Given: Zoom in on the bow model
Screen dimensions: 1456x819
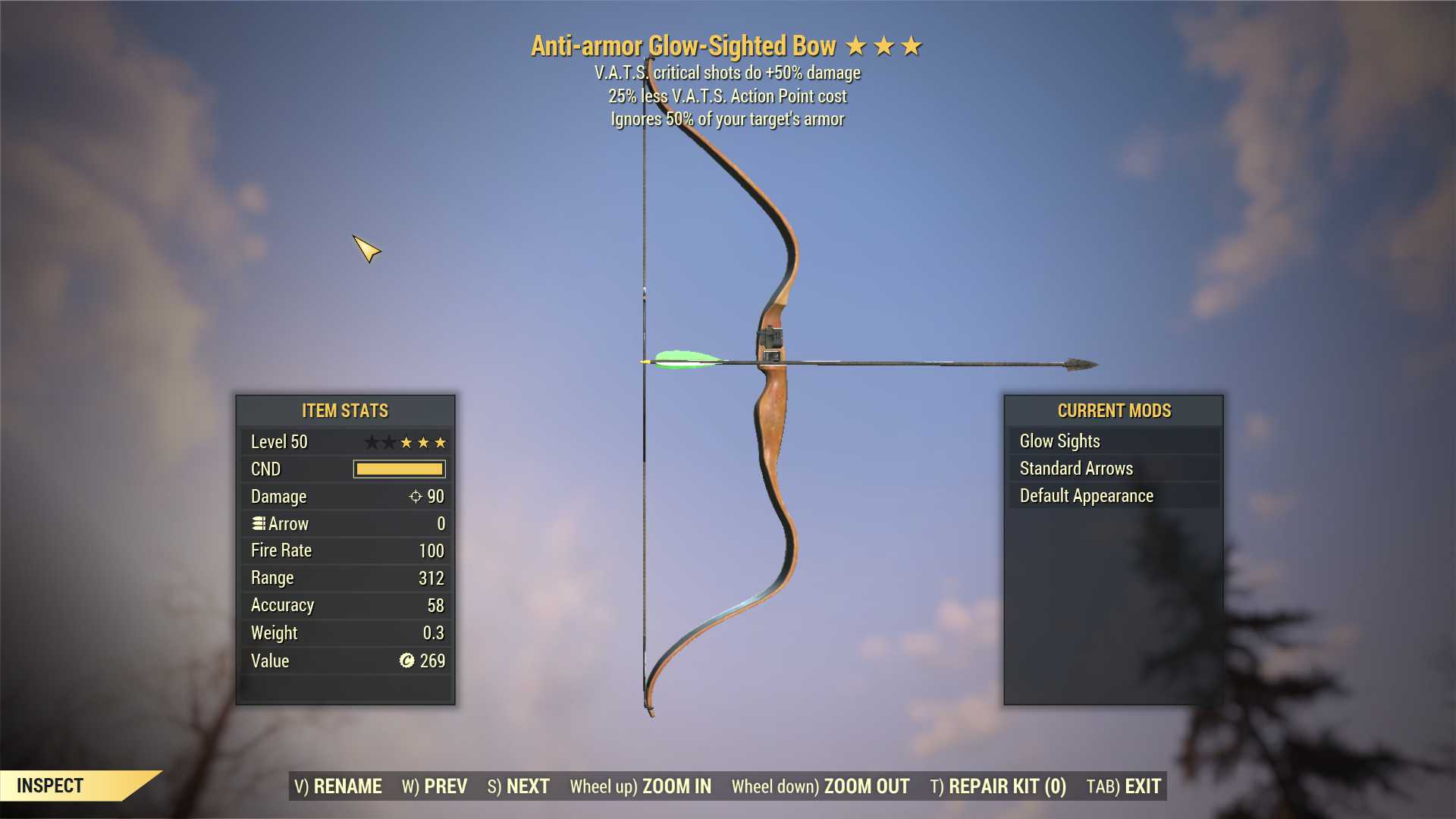Looking at the screenshot, I should click(641, 786).
